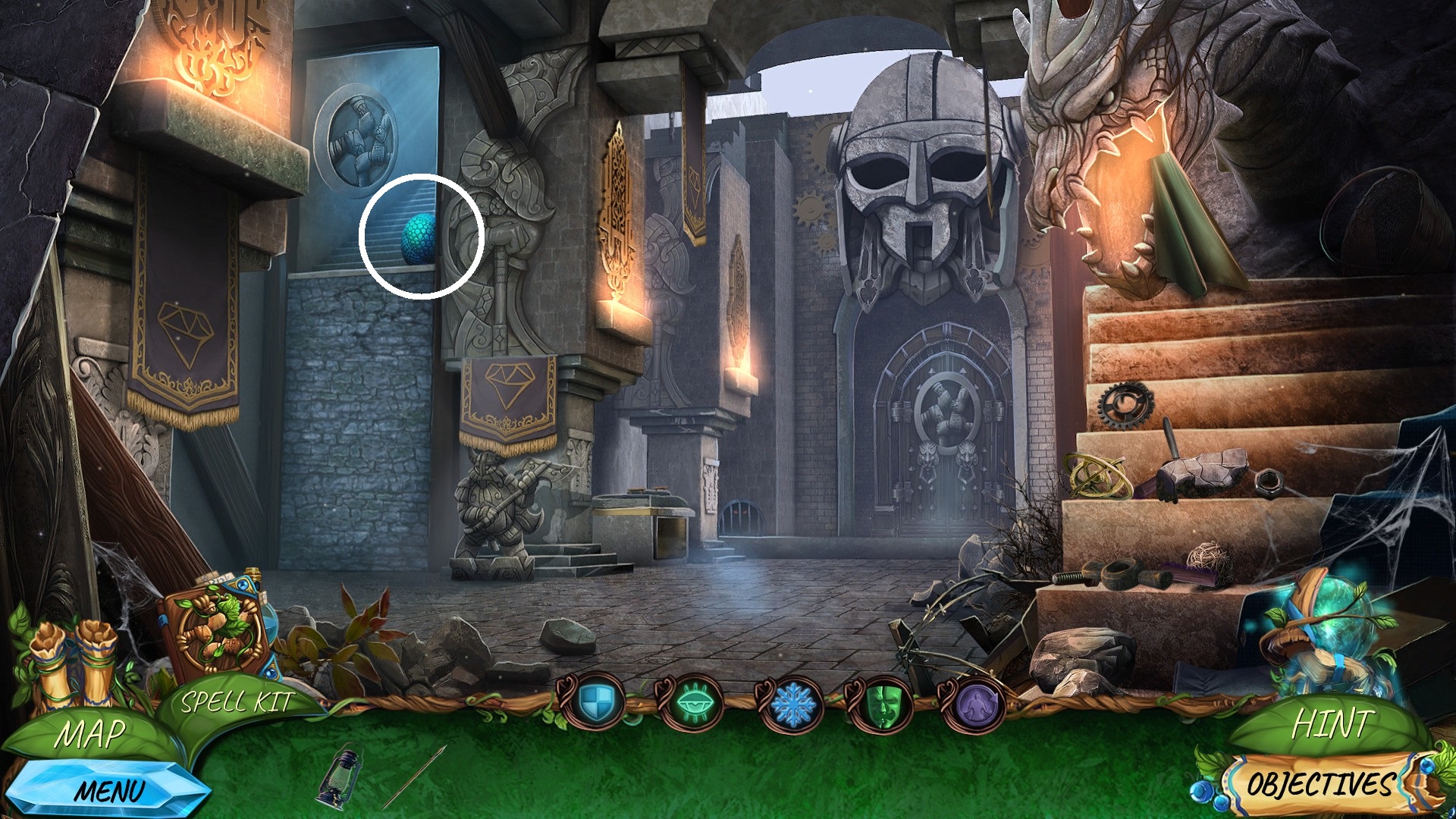Screen dimensions: 1456x819
Task: Activate the green mask spell
Action: point(880,705)
